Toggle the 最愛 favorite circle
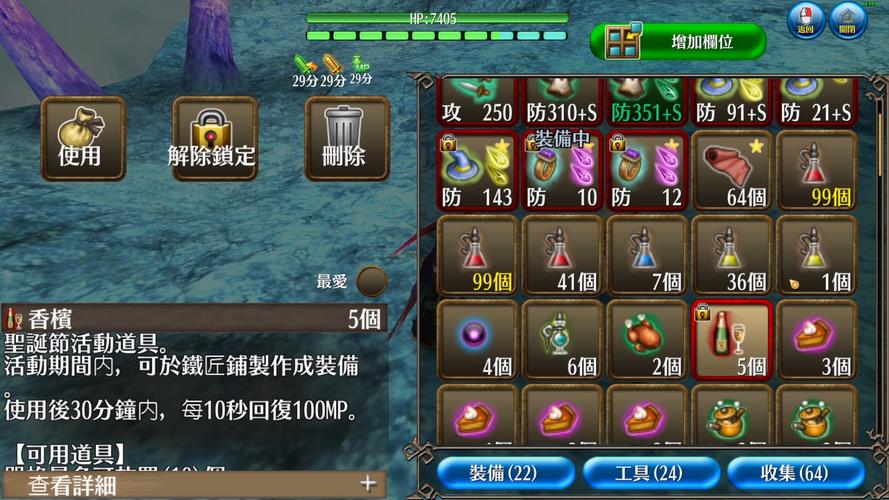 [372, 282]
